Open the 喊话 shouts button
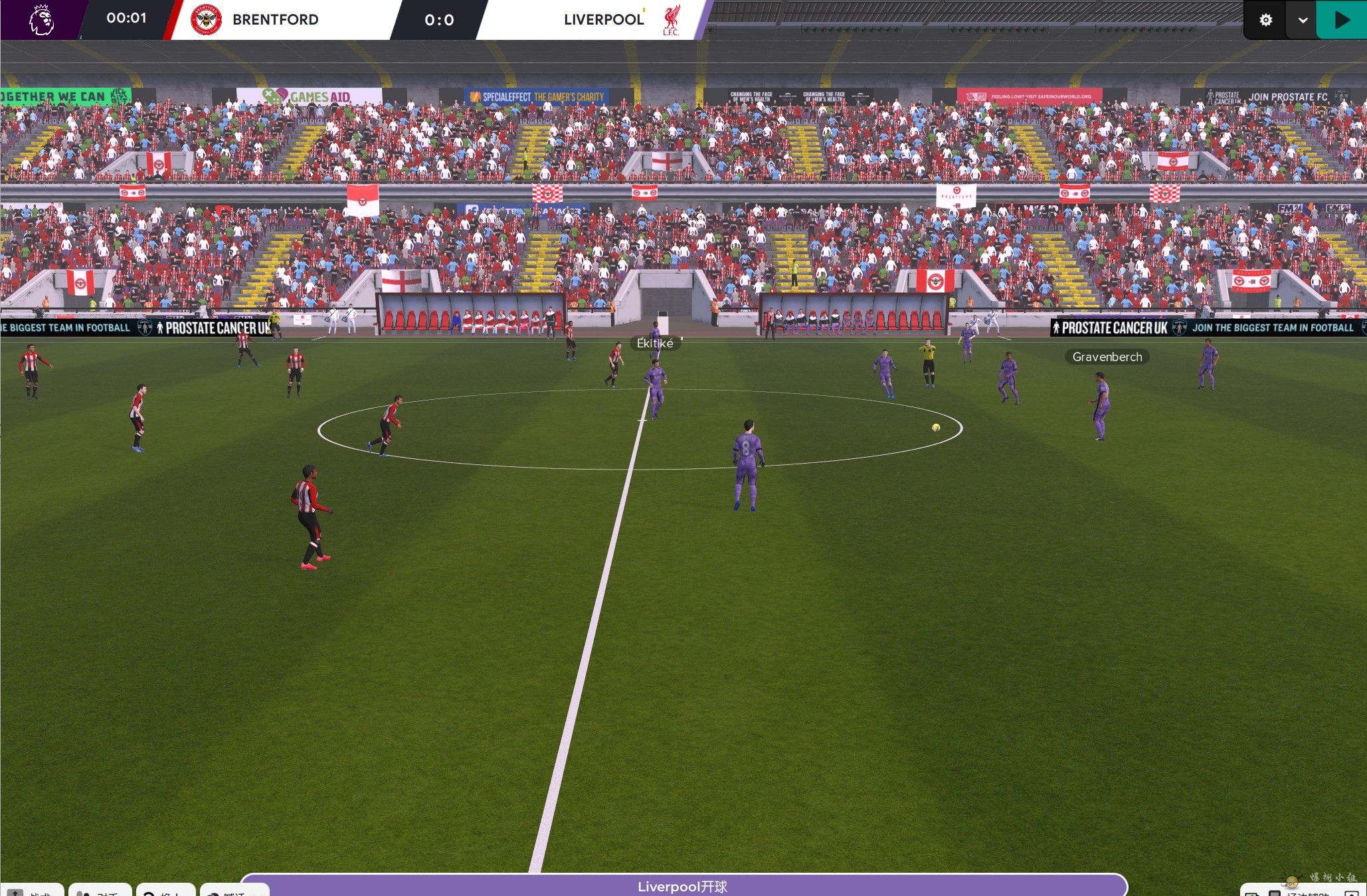The height and width of the screenshot is (896, 1367). (x=234, y=891)
